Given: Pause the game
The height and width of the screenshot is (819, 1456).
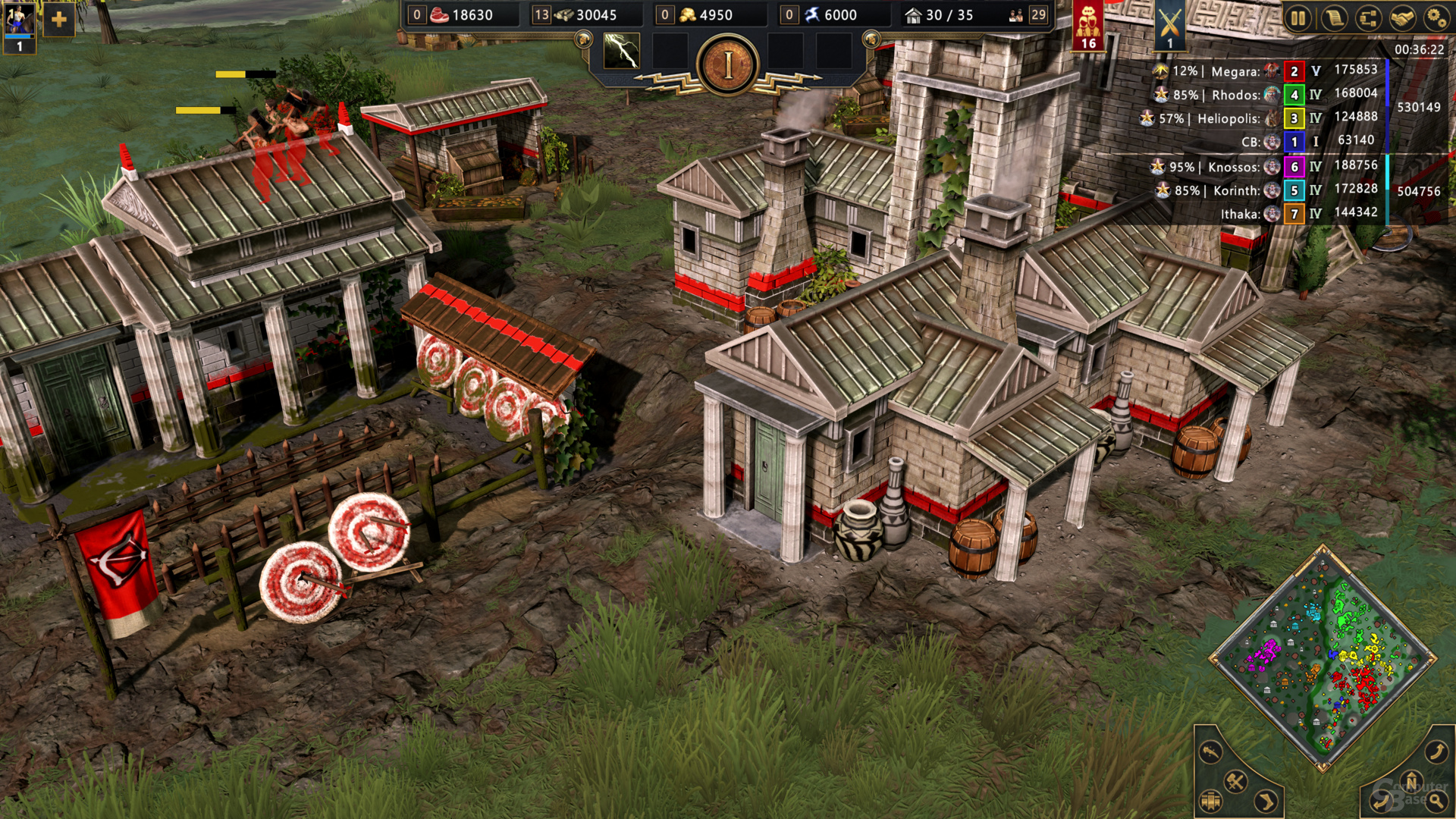Looking at the screenshot, I should (x=1298, y=17).
